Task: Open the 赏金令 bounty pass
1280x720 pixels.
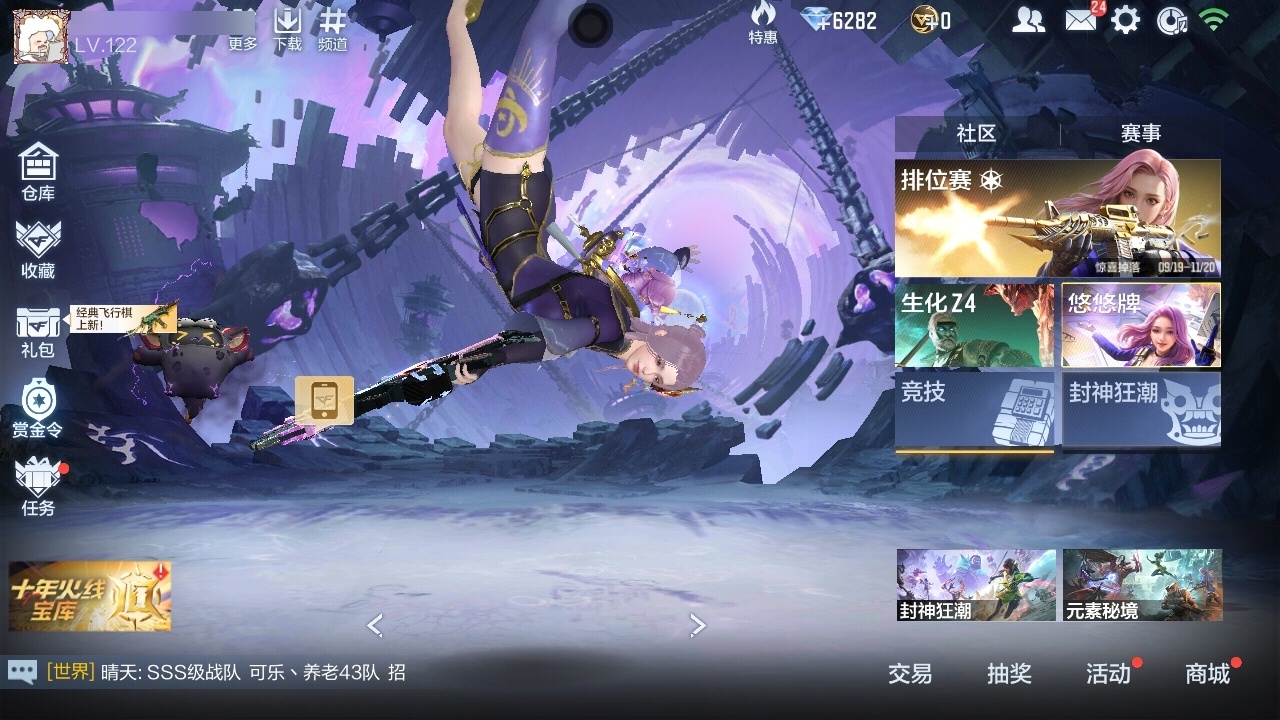Action: (x=38, y=408)
